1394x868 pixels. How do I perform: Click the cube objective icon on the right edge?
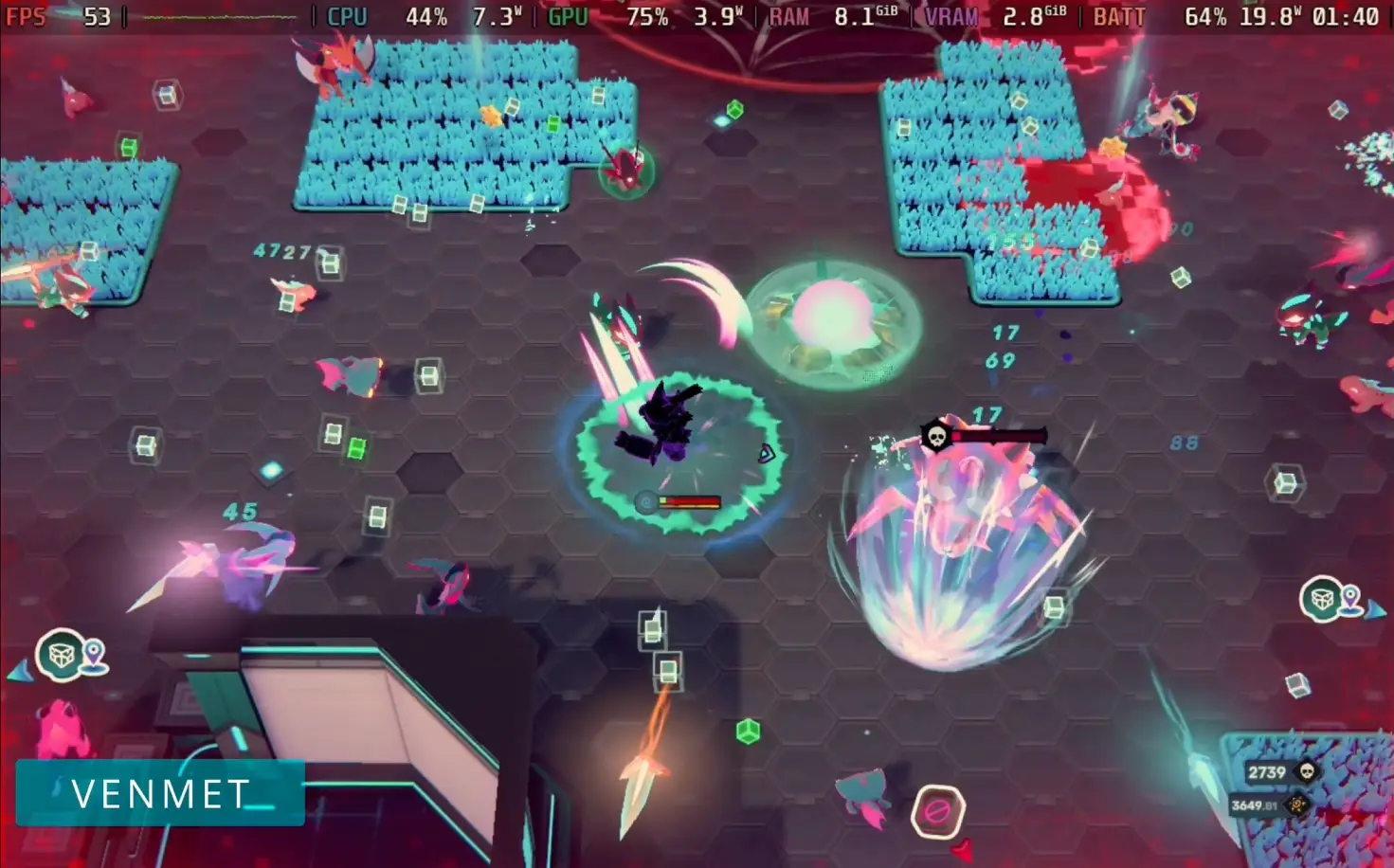[x=1319, y=601]
